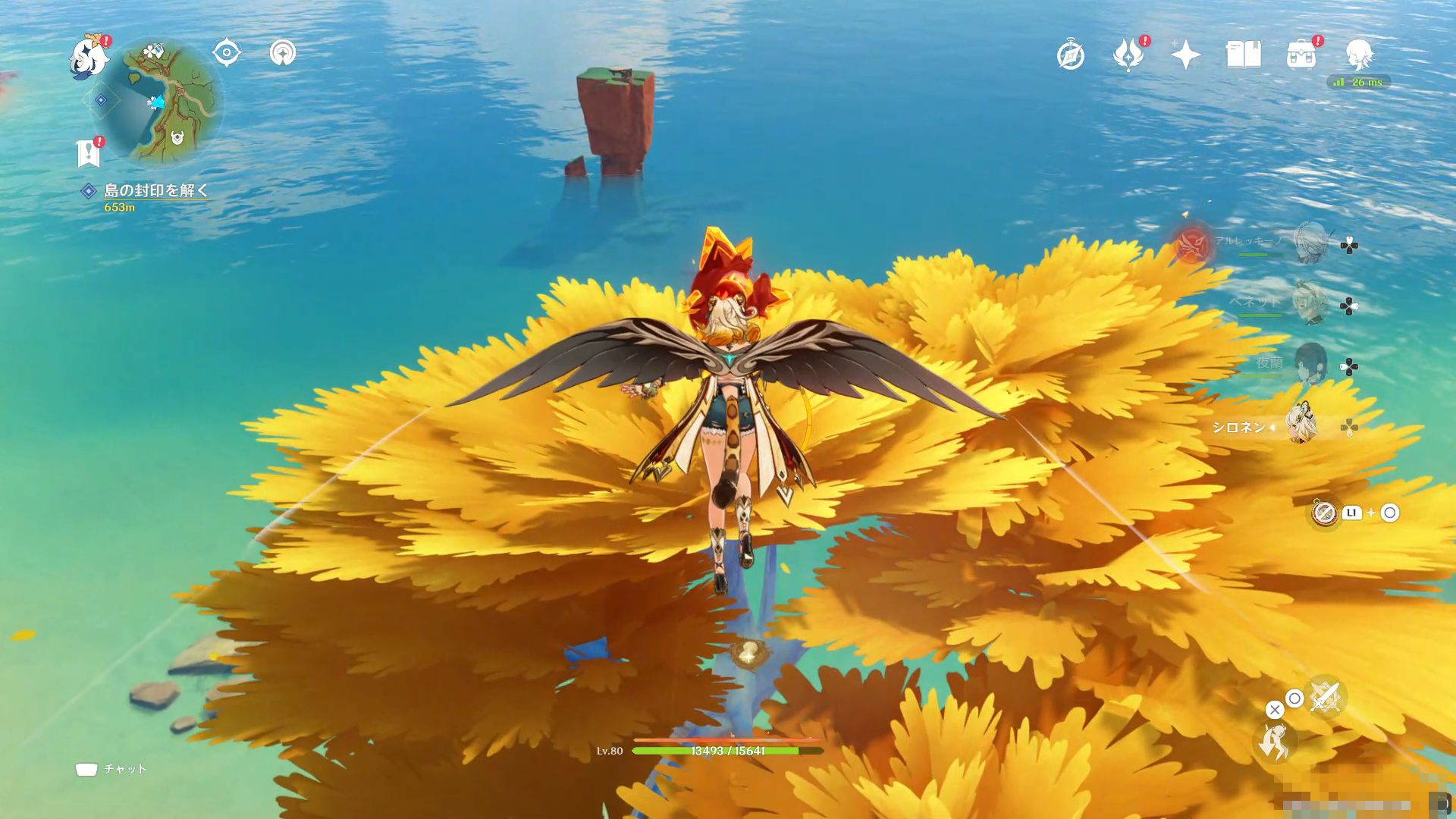Activate the plunge descent icon
The image size is (1456, 819).
pyautogui.click(x=1276, y=742)
